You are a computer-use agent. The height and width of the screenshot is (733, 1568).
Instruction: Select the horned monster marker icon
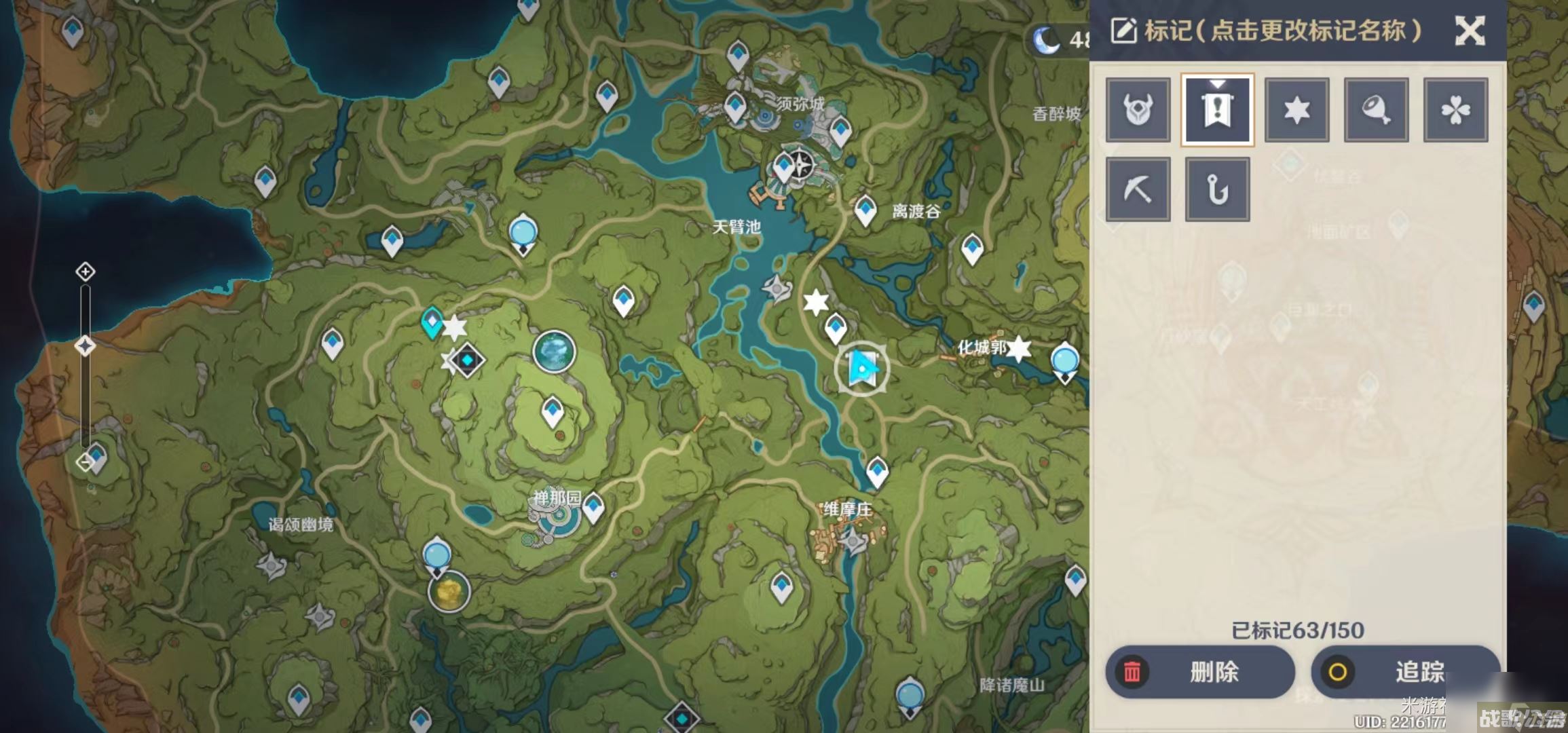pos(1138,110)
